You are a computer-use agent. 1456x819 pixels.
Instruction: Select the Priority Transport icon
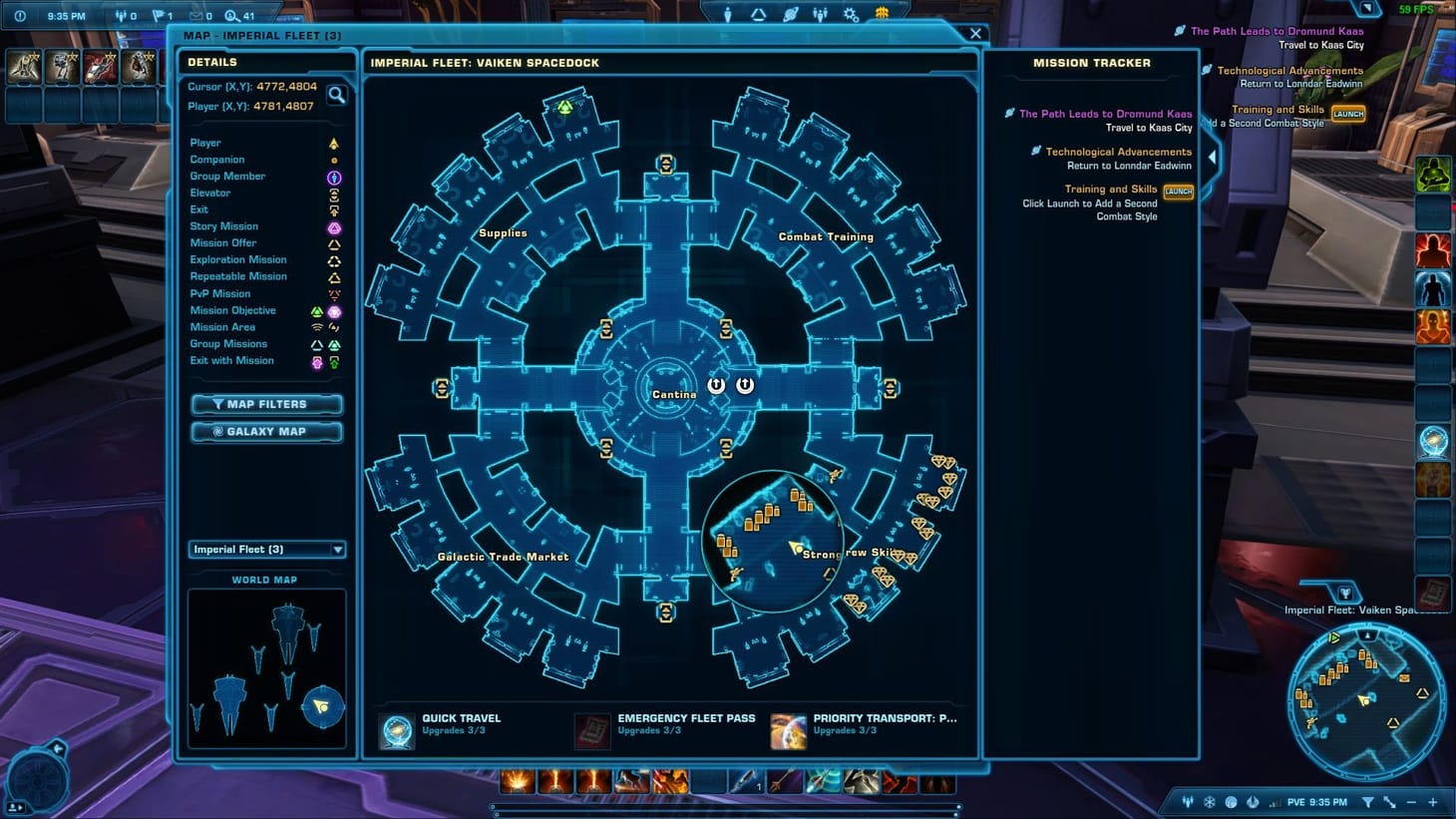pyautogui.click(x=789, y=729)
